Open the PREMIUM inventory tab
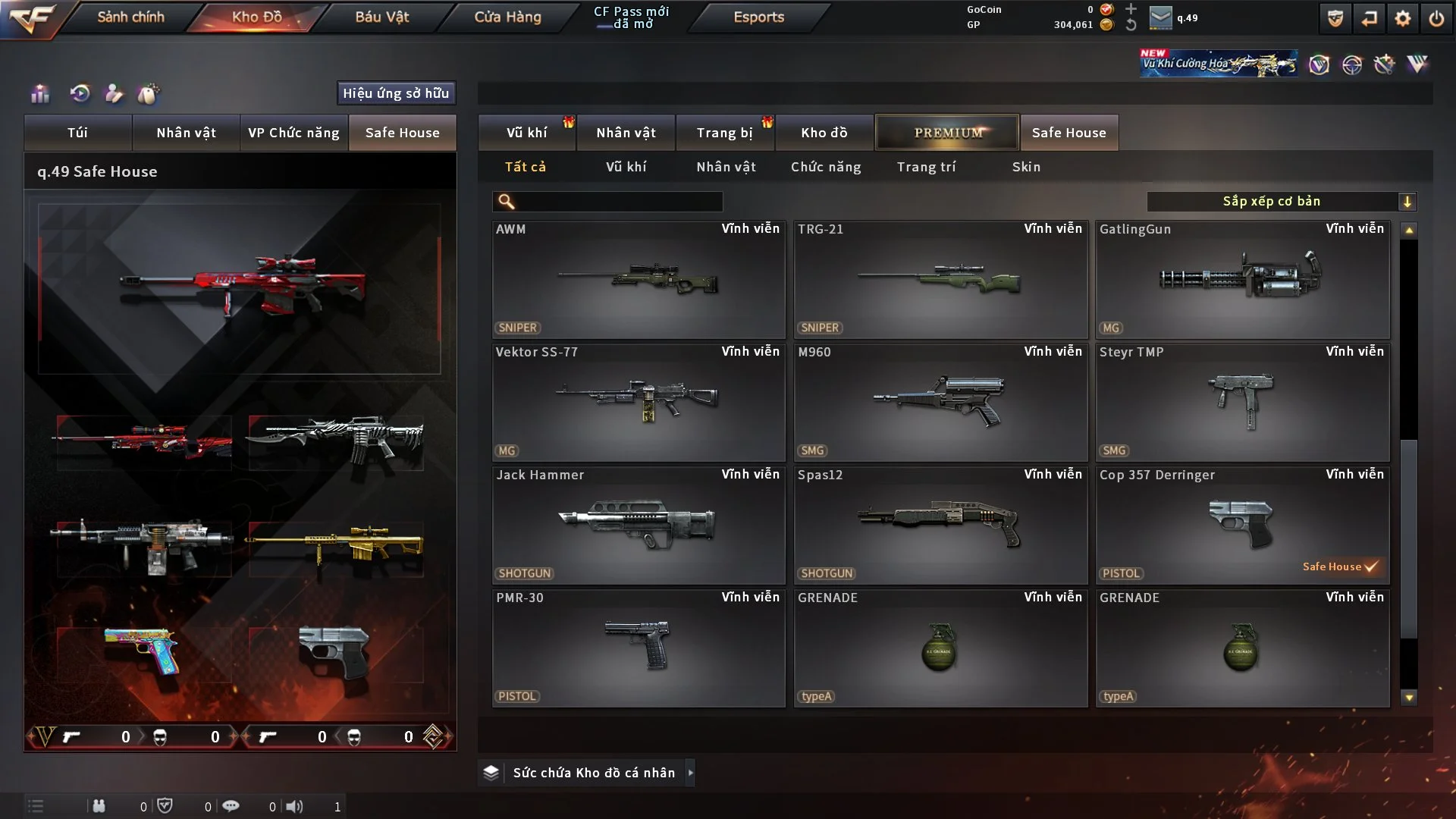The height and width of the screenshot is (819, 1456). pyautogui.click(x=947, y=133)
